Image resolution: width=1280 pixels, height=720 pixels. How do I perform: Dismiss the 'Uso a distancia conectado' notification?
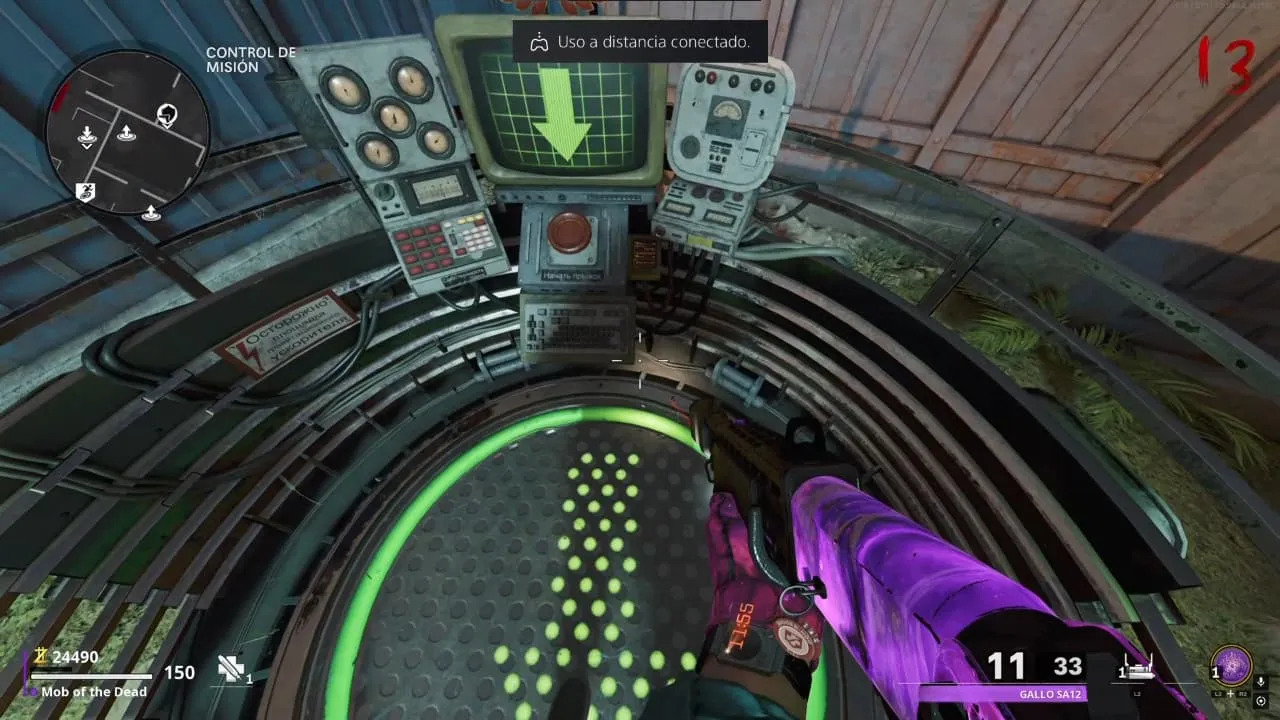(x=640, y=42)
